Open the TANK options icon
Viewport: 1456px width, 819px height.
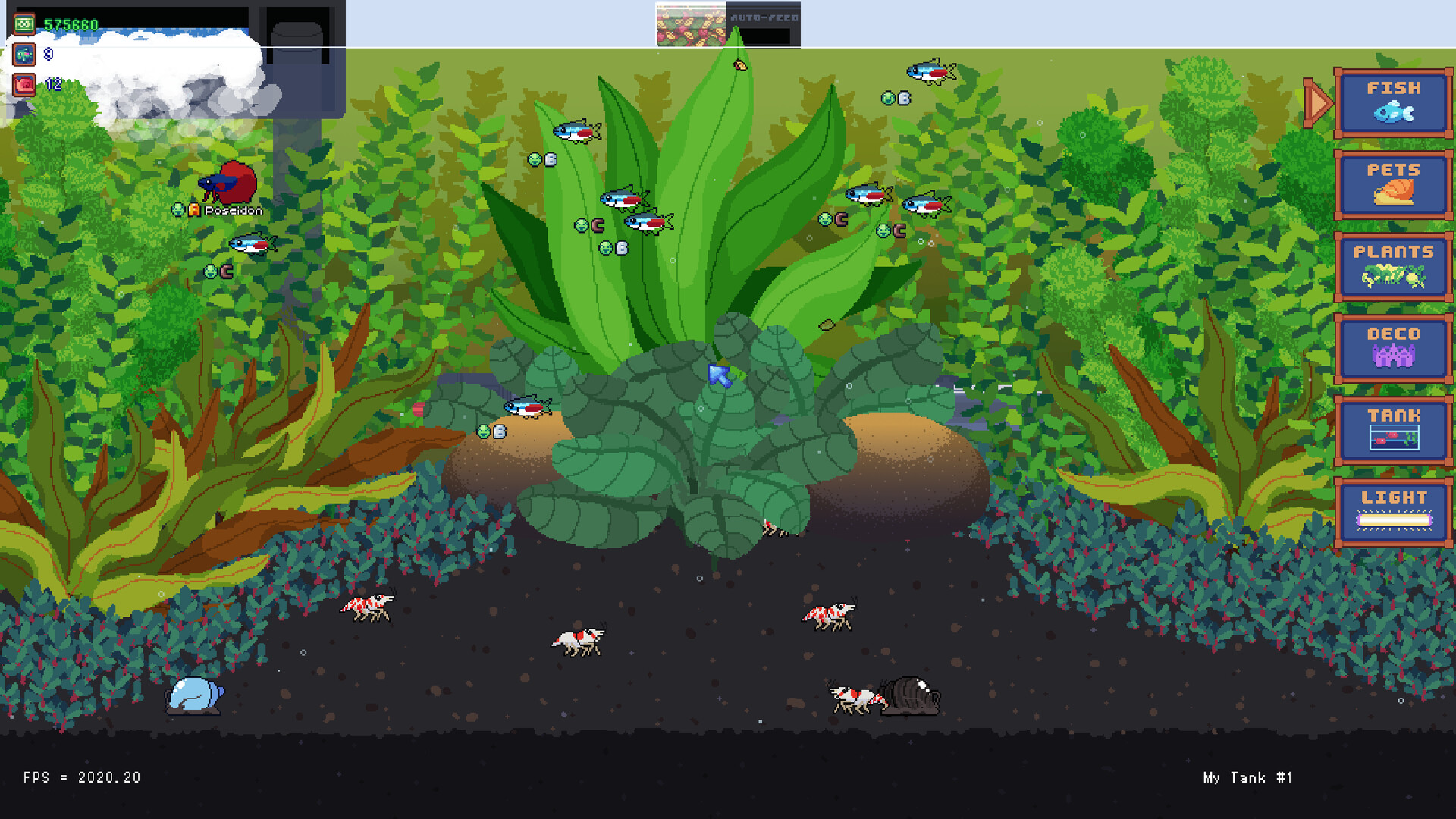(1394, 430)
